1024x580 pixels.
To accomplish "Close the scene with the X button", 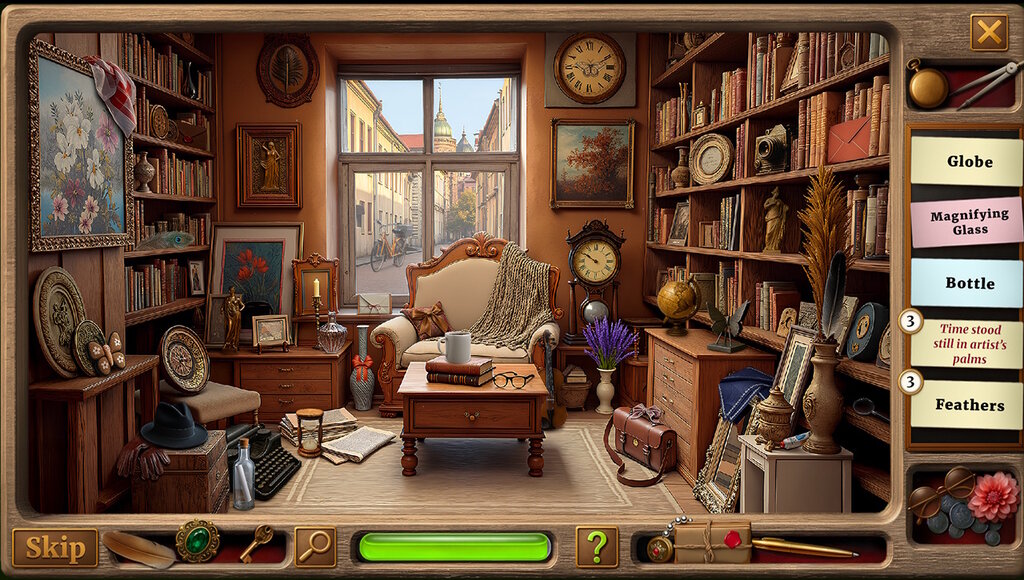I will click(x=988, y=33).
